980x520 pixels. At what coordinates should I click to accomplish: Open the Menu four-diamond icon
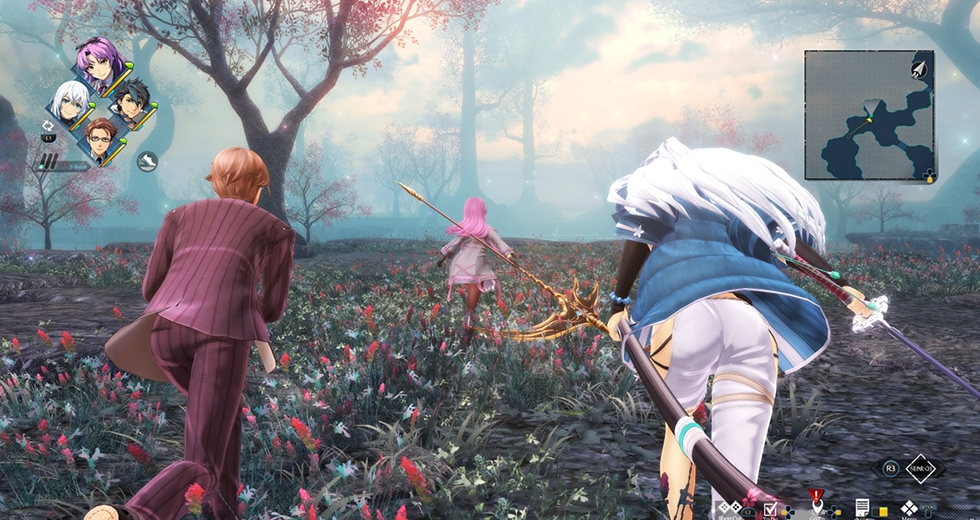tap(909, 508)
